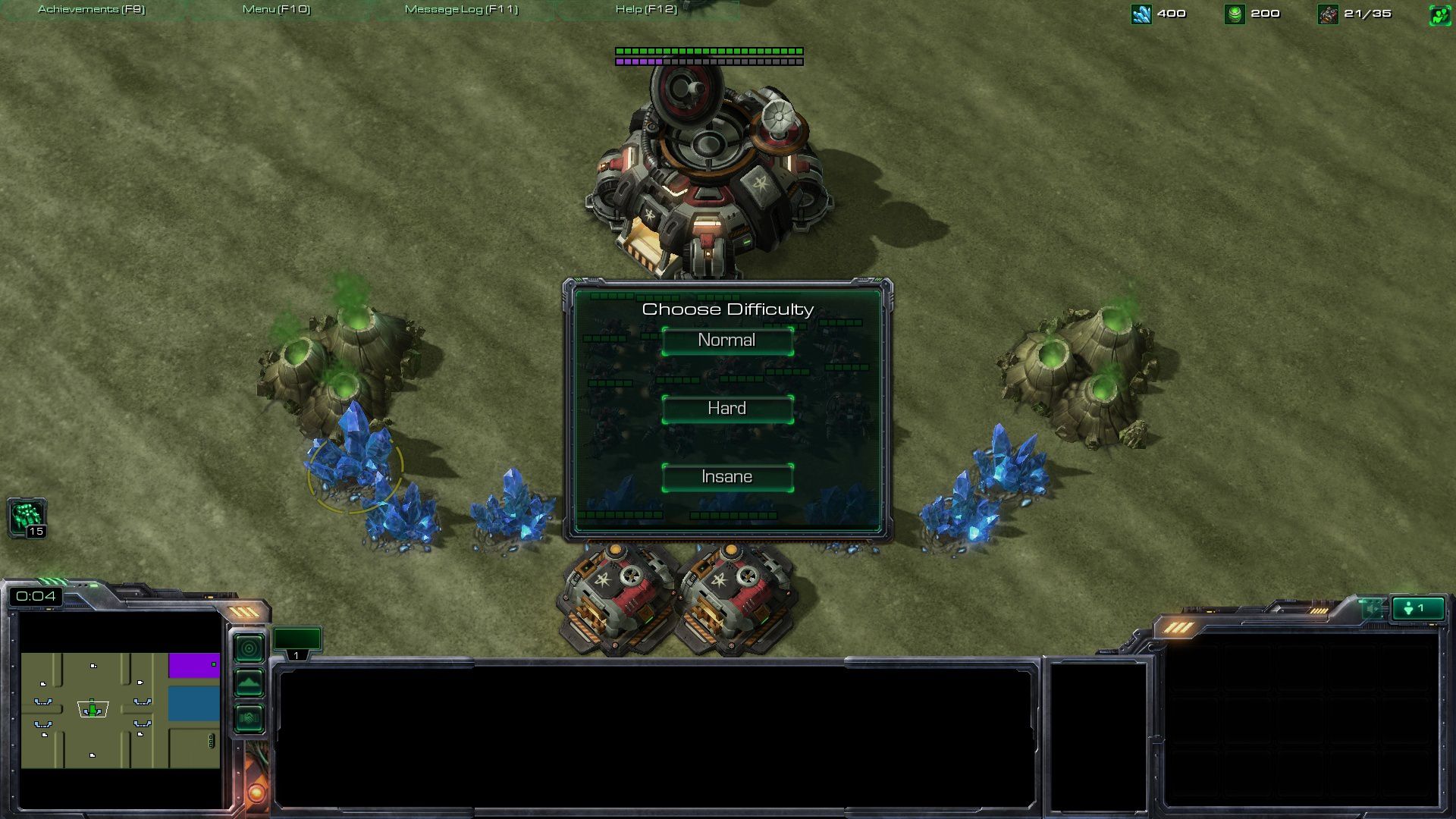This screenshot has height=819, width=1456.
Task: Open the social panel icon
Action: point(1439,14)
